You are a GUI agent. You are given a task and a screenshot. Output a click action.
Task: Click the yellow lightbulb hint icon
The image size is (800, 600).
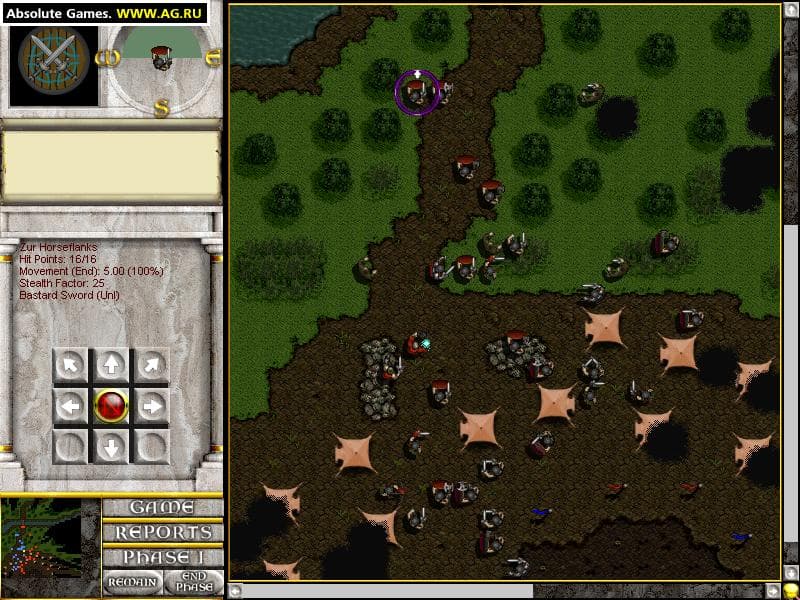coord(790,591)
